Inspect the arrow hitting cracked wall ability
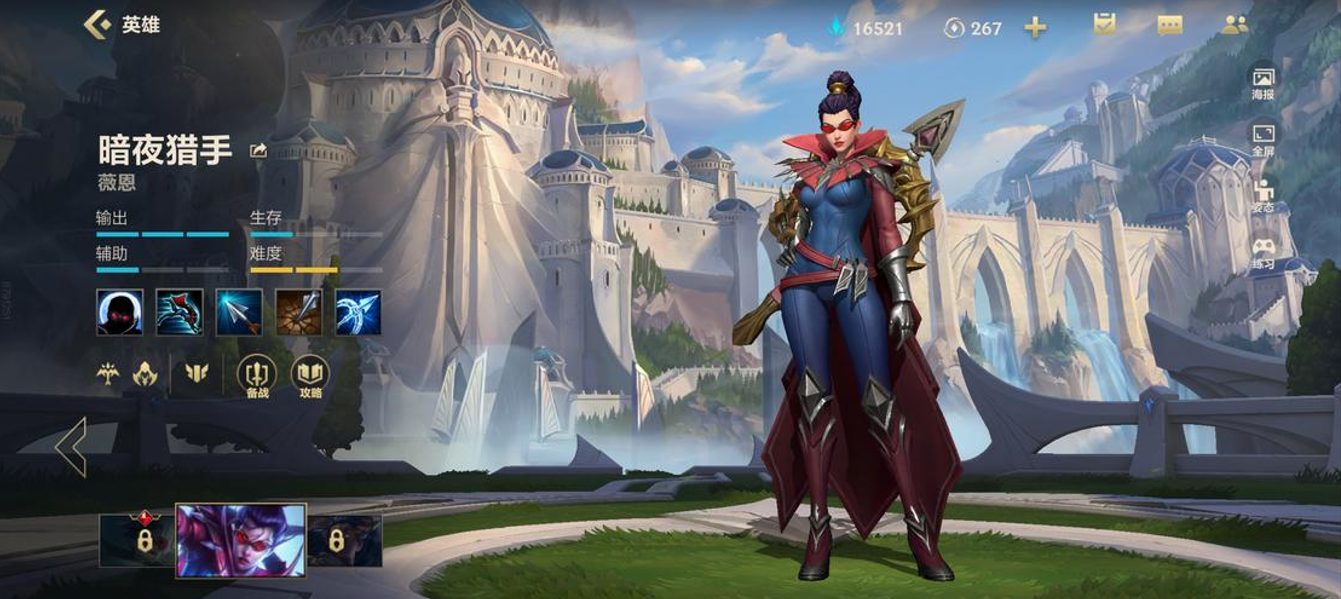The width and height of the screenshot is (1341, 599). pyautogui.click(x=299, y=312)
